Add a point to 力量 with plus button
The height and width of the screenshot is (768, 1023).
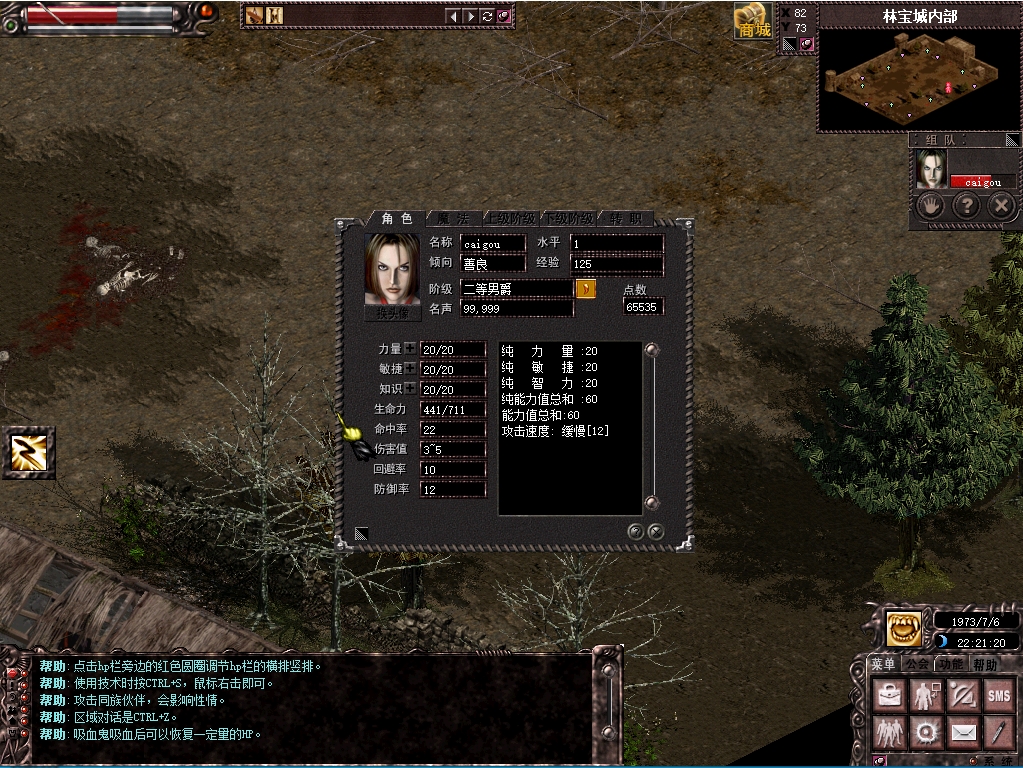pyautogui.click(x=410, y=349)
